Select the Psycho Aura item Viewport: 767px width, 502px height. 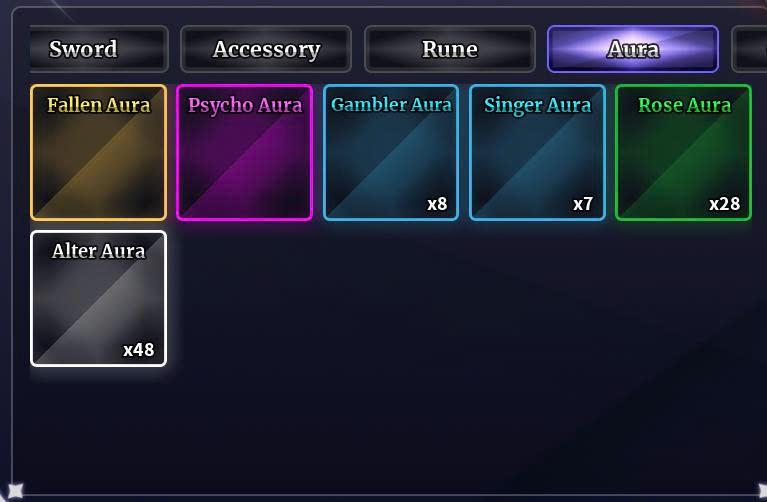tap(244, 152)
